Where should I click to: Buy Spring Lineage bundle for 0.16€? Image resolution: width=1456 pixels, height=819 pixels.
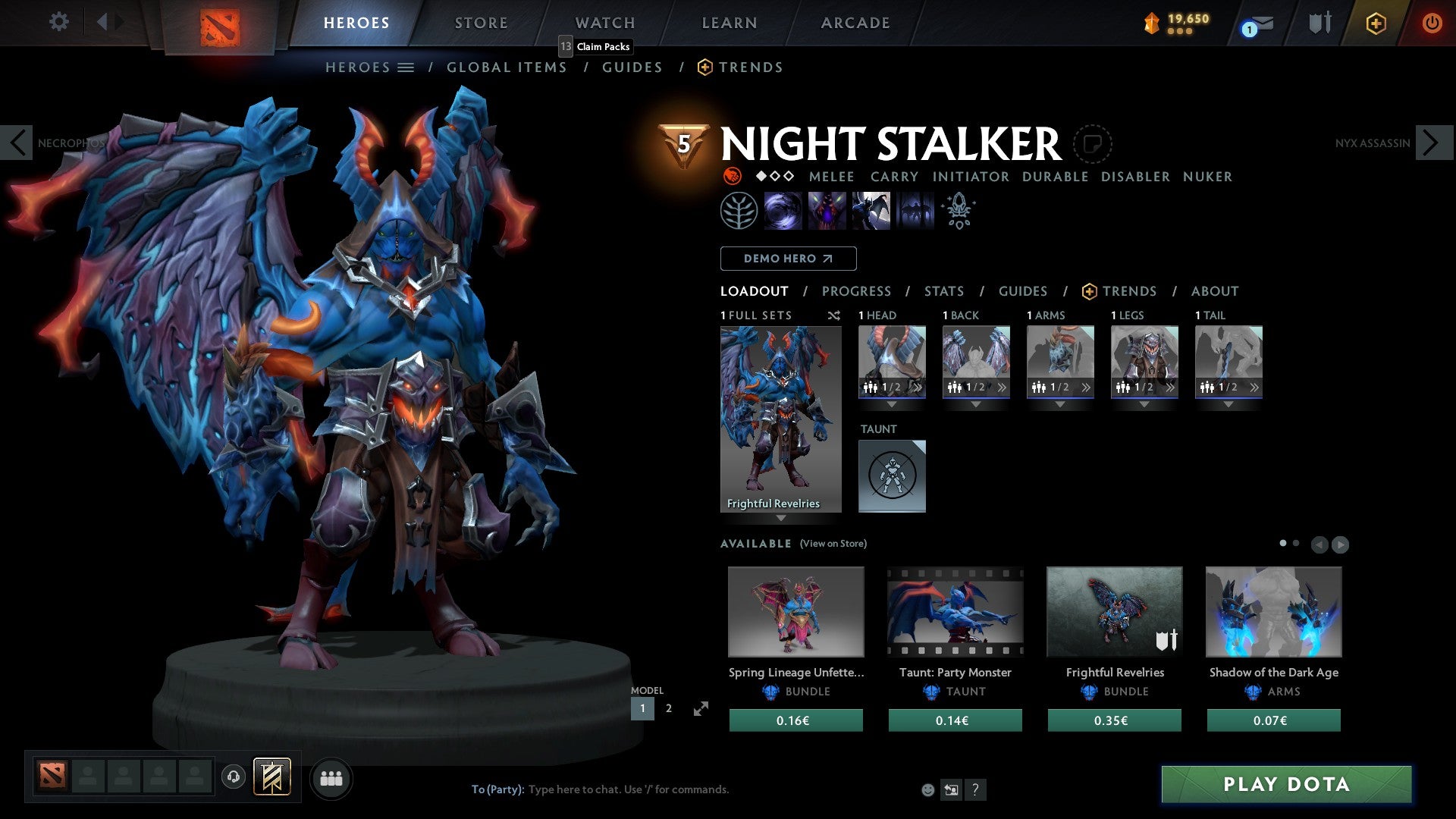click(795, 720)
